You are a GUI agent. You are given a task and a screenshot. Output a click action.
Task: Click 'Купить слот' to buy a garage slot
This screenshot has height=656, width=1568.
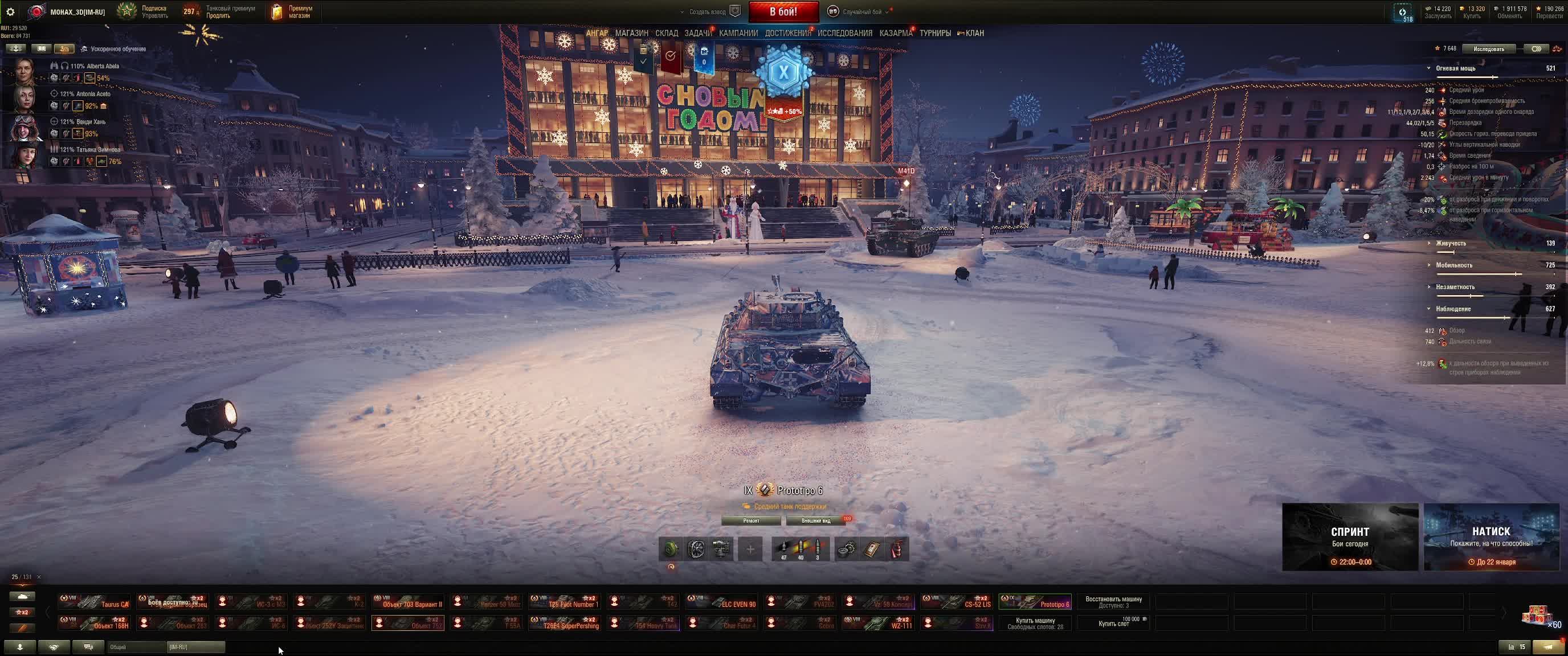pos(1113,623)
